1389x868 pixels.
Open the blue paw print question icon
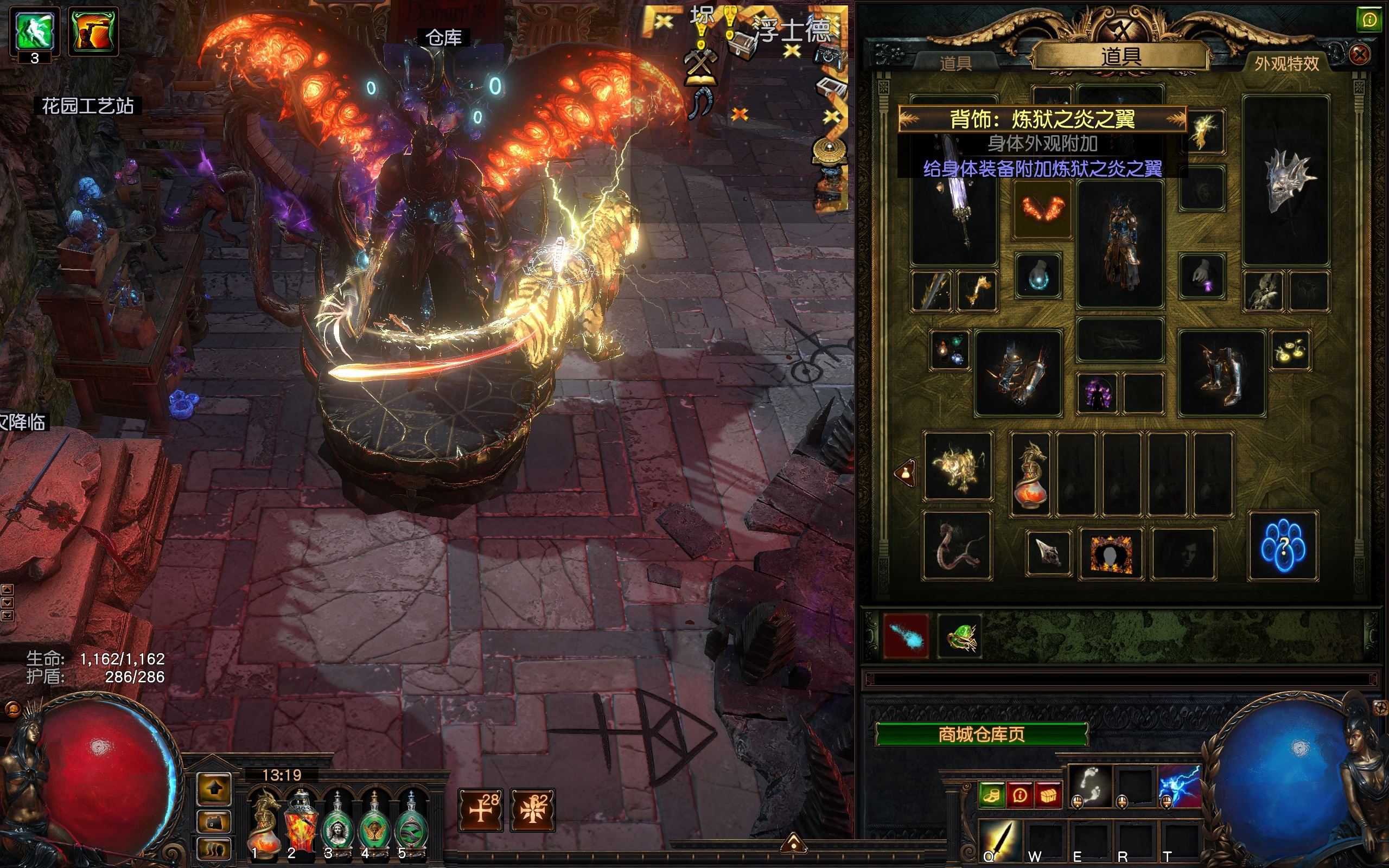[x=1283, y=546]
